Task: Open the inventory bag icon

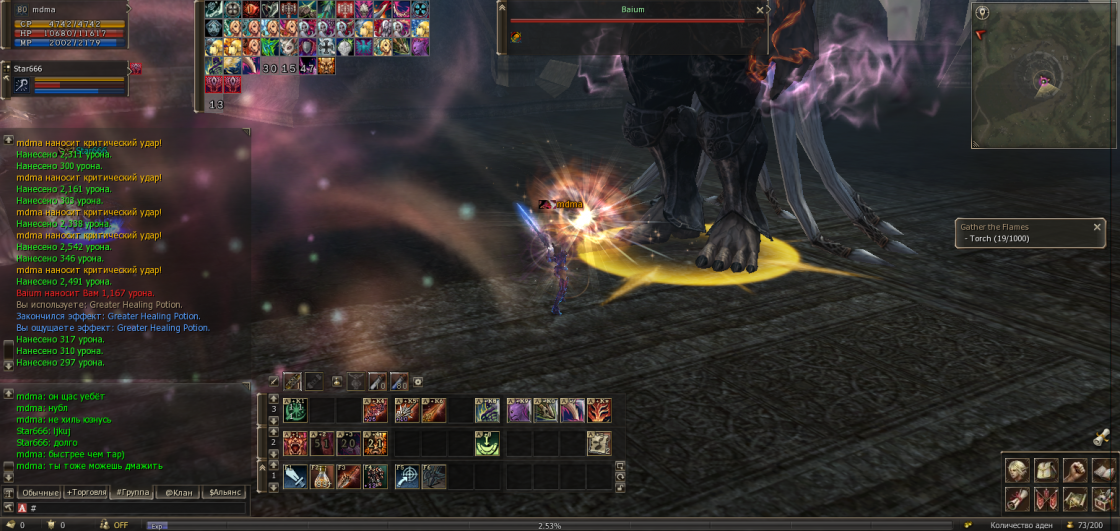Action: coord(1046,470)
